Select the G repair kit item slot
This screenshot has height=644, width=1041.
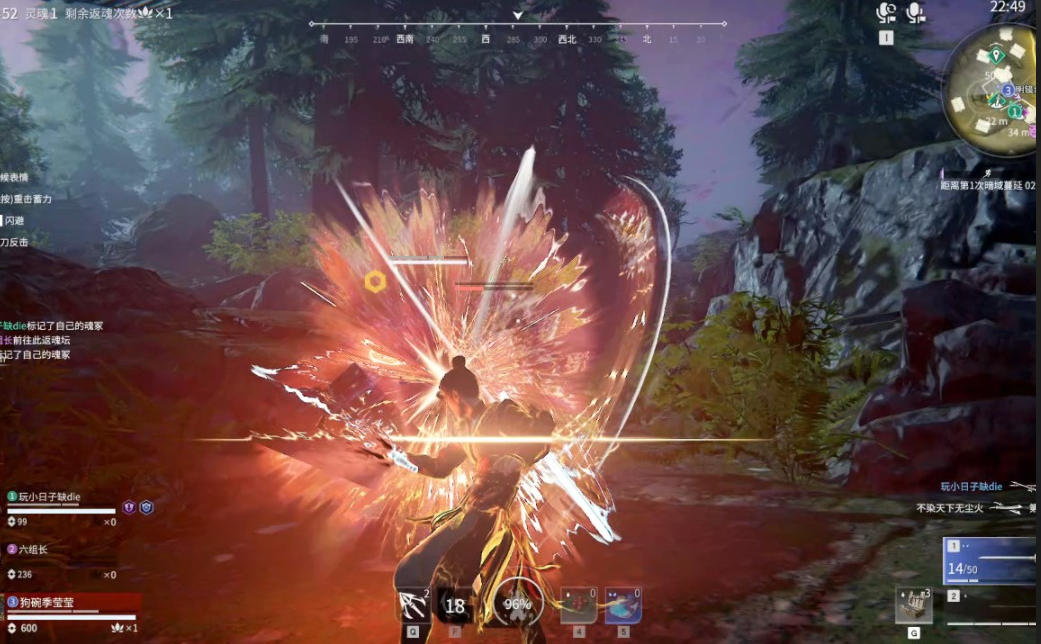pos(913,605)
